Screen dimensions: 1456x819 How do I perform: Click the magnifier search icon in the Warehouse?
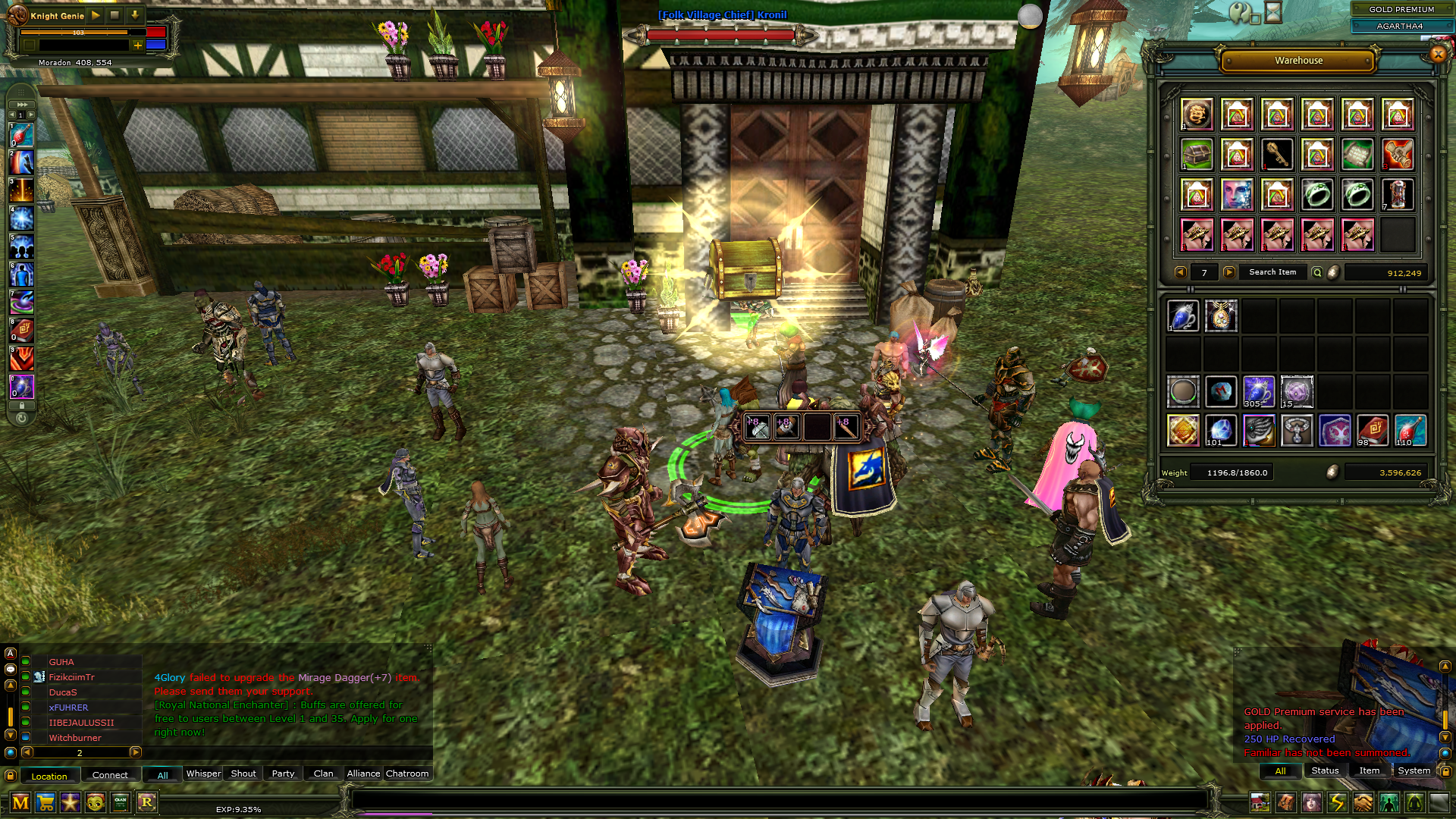click(x=1317, y=272)
